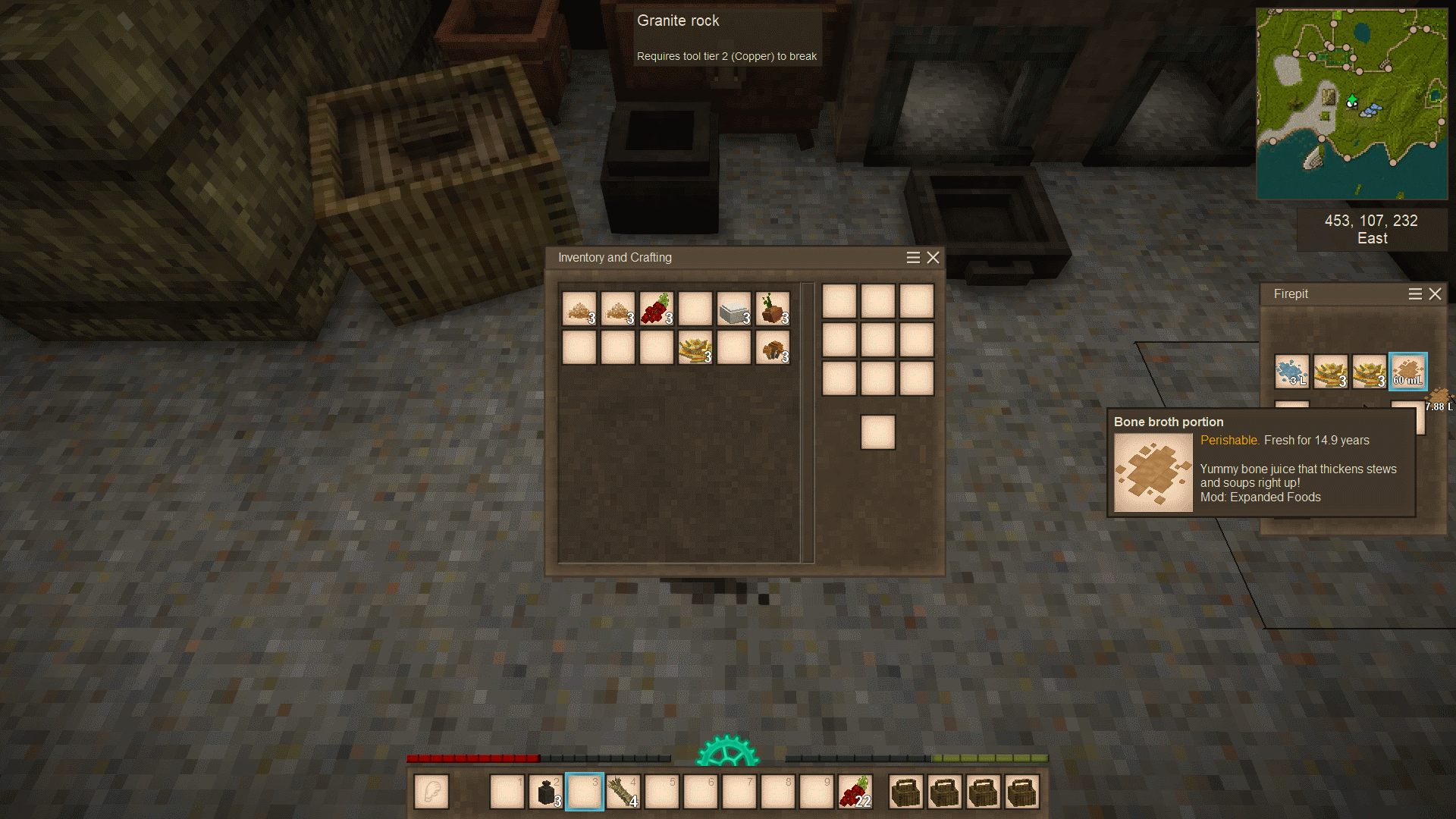This screenshot has width=1456, height=819.
Task: Choose the dry grass bundle hotbar slot
Action: [x=623, y=792]
